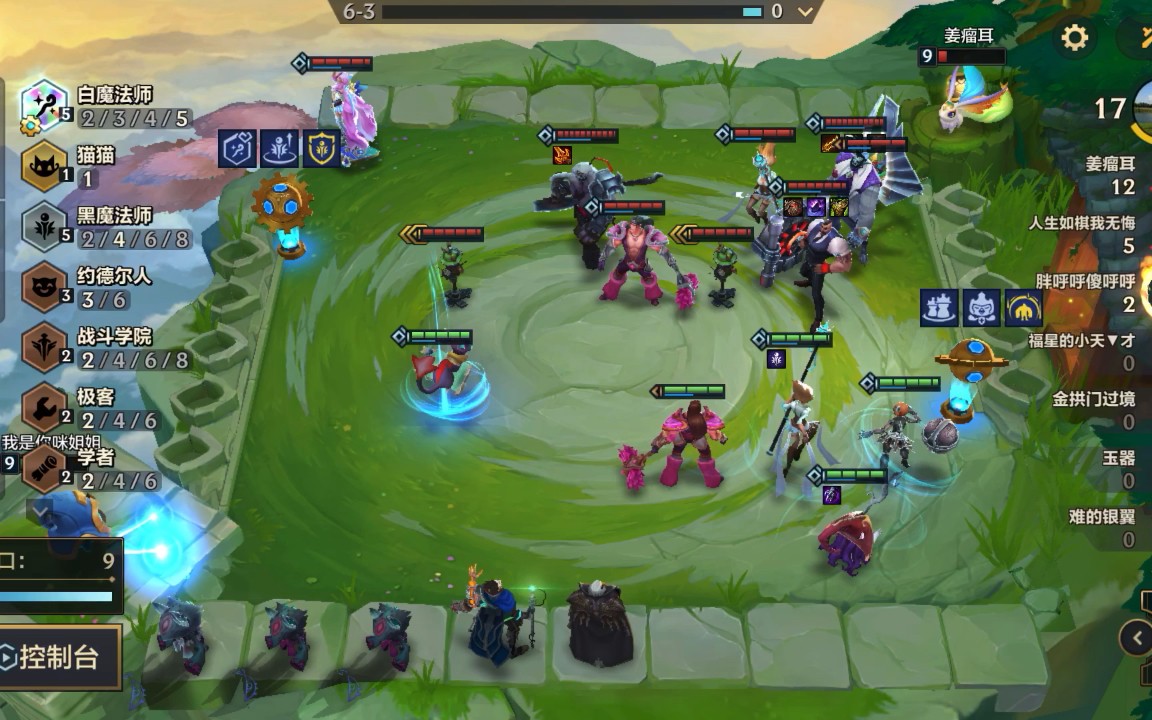Viewport: 1152px width, 720px height.
Task: Open the 控制台 control panel
Action: pos(60,657)
